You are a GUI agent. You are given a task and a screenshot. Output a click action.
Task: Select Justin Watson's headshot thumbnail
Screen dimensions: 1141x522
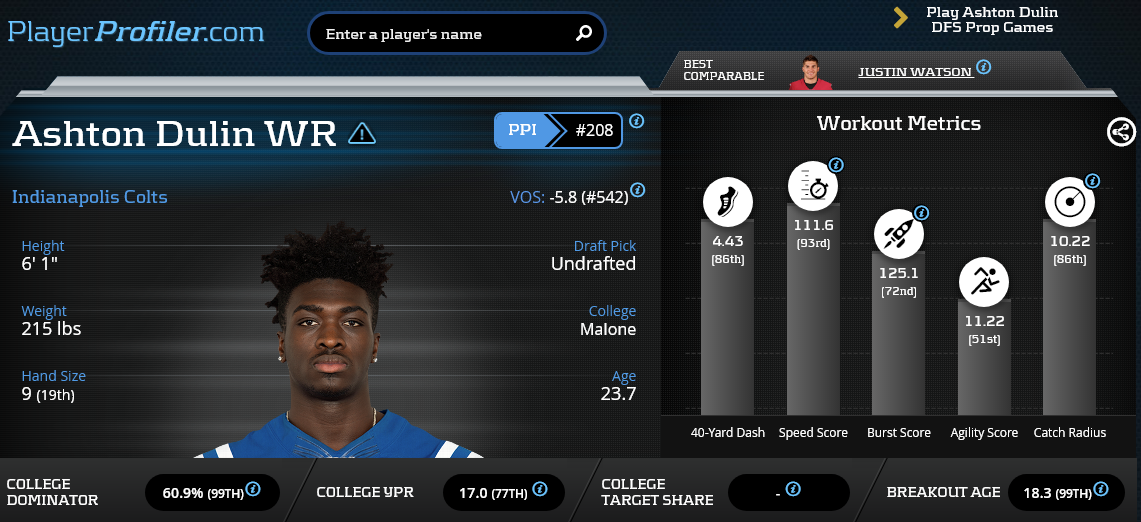pos(810,72)
